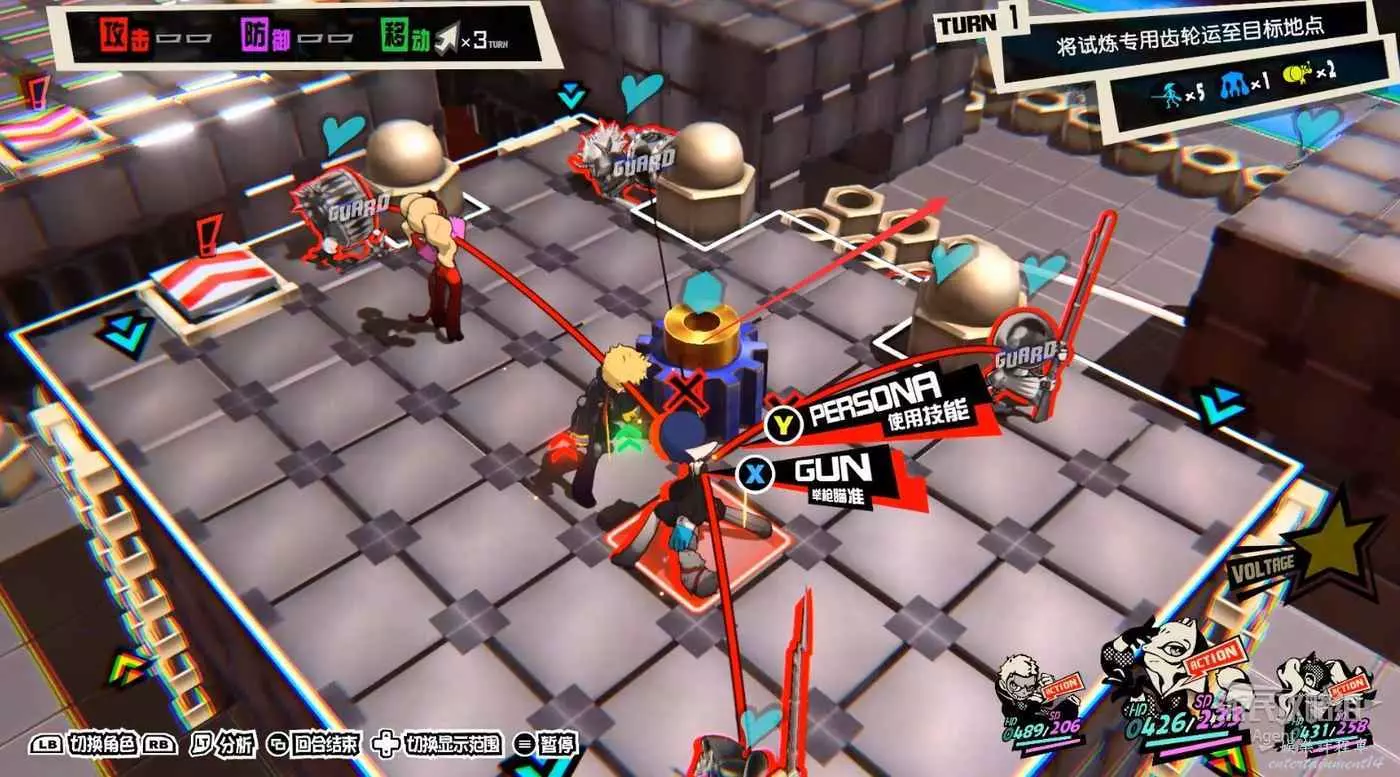Toggle 切换显示范围 display range
Viewport: 1400px width, 777px height.
tap(443, 743)
